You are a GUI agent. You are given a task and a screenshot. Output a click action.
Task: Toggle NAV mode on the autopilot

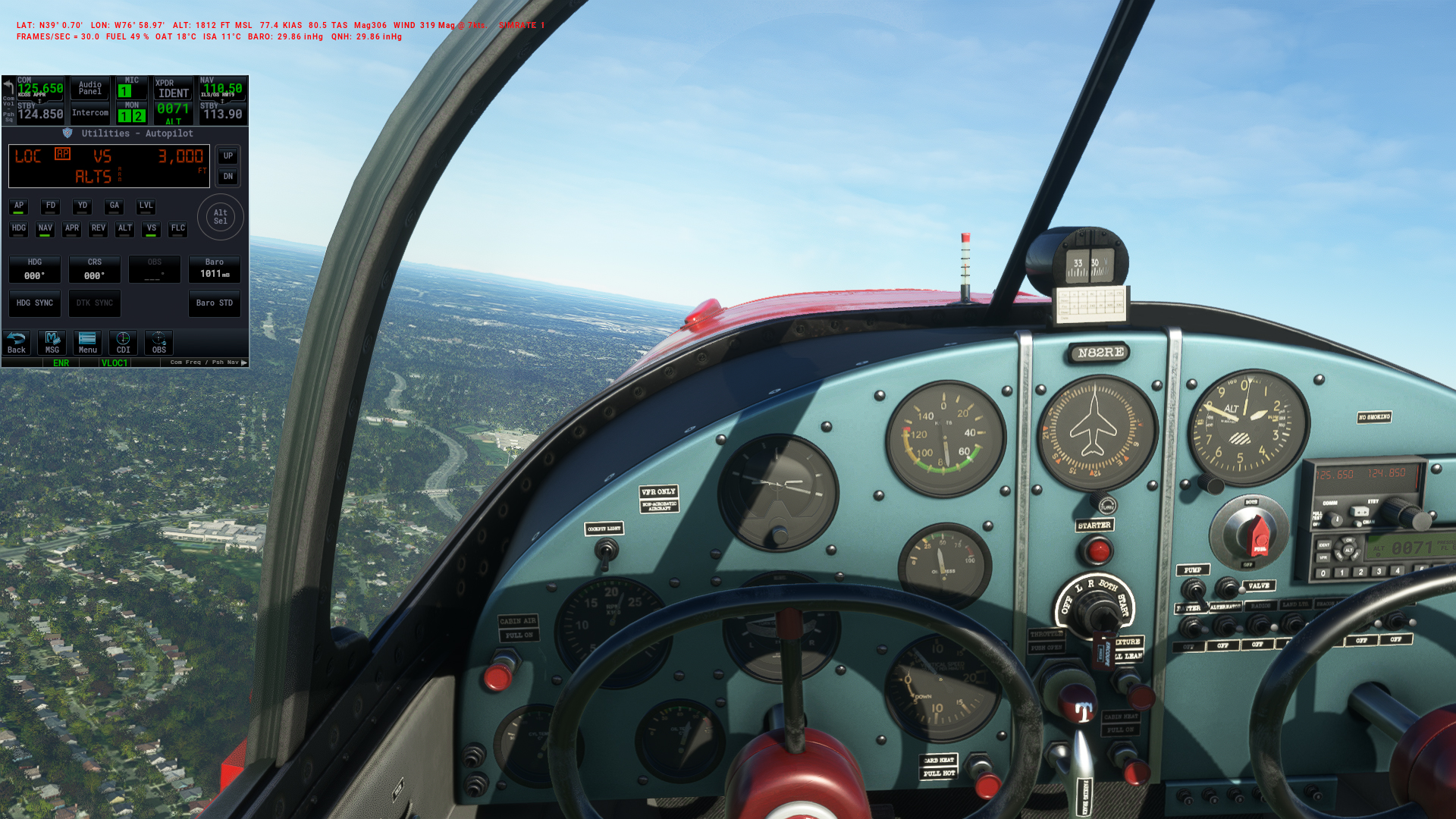coord(45,229)
